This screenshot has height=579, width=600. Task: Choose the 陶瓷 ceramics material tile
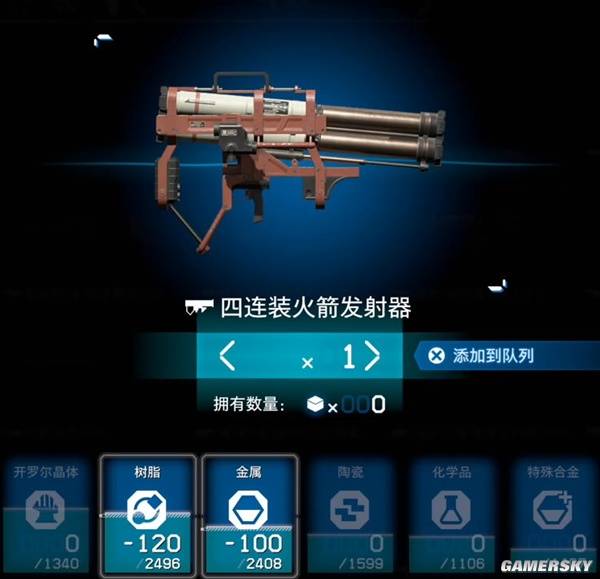coord(349,512)
